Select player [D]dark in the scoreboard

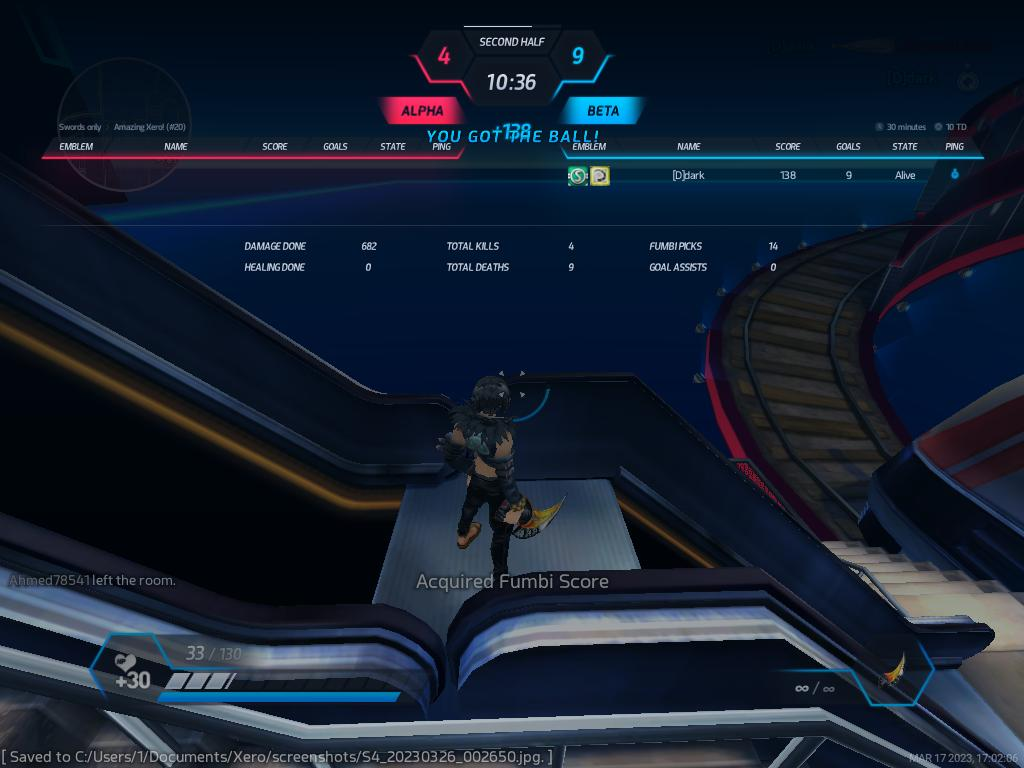point(688,175)
